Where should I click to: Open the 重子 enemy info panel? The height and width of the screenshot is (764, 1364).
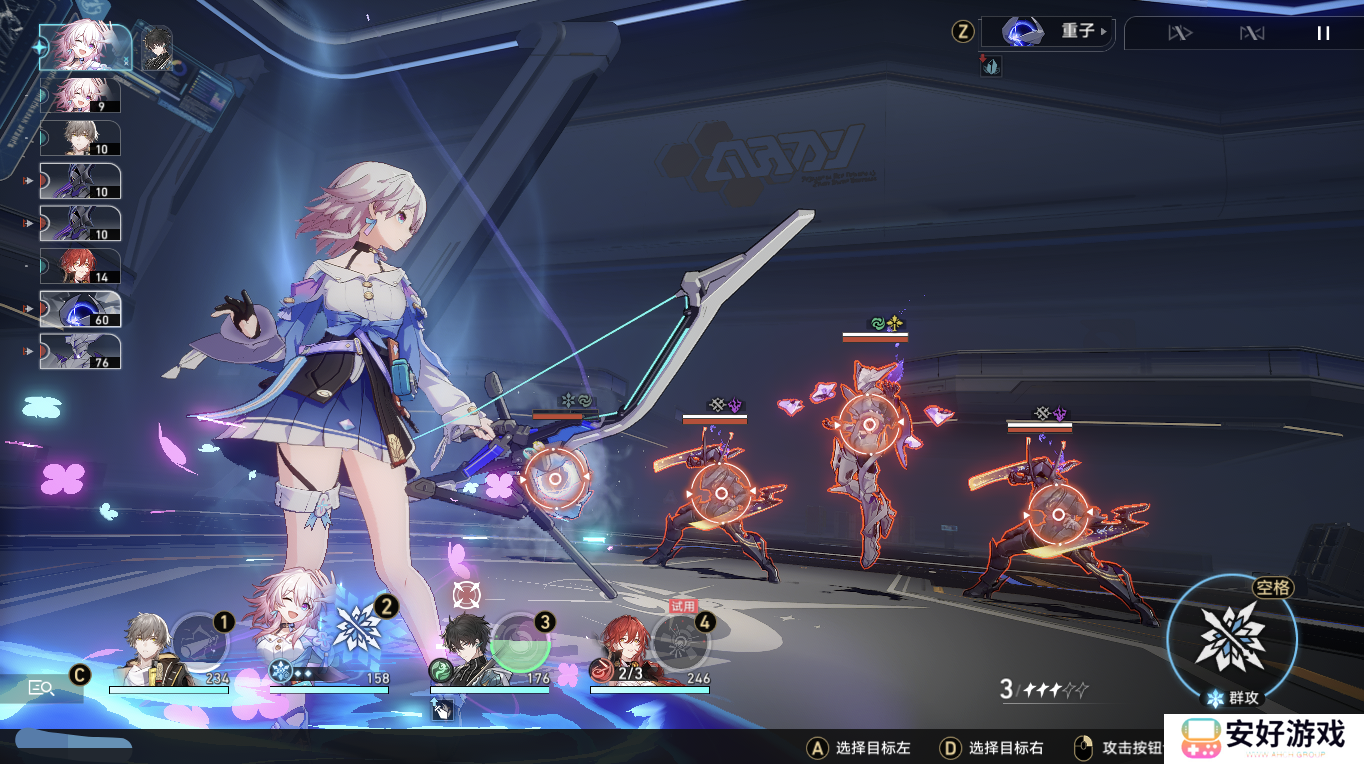coord(1047,32)
